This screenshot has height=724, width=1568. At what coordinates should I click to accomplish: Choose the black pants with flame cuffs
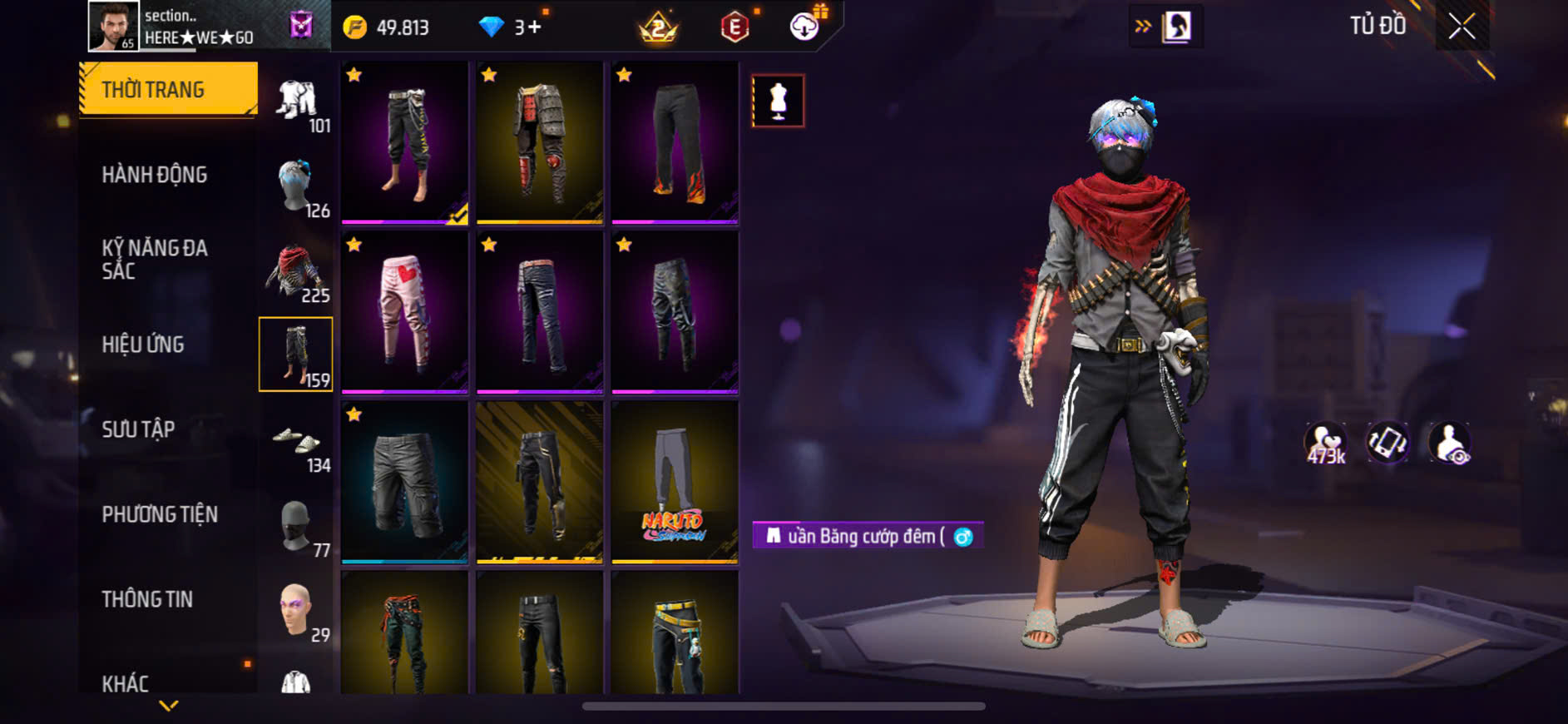tap(675, 142)
